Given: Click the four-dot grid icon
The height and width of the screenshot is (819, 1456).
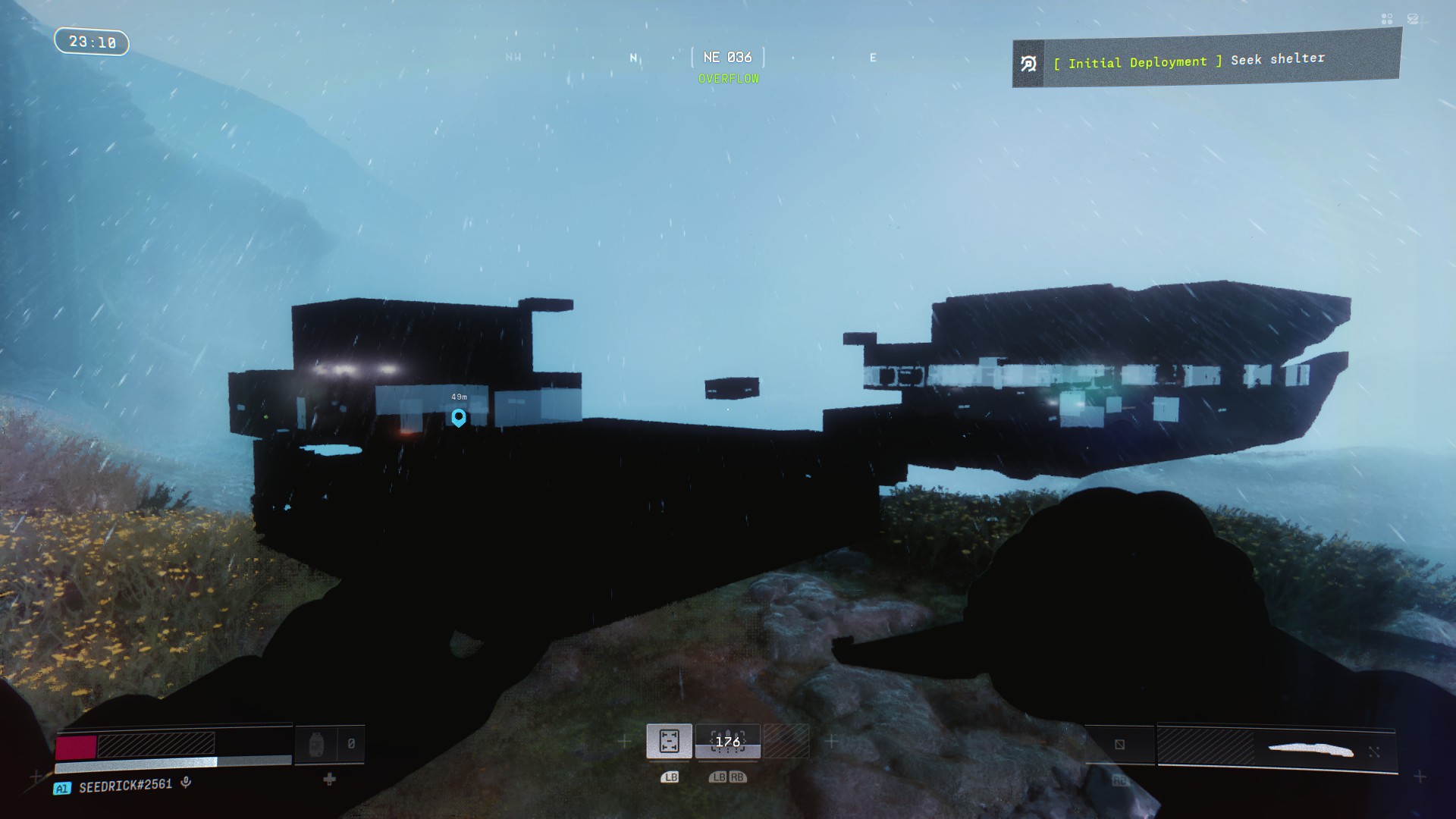Looking at the screenshot, I should pyautogui.click(x=1387, y=19).
